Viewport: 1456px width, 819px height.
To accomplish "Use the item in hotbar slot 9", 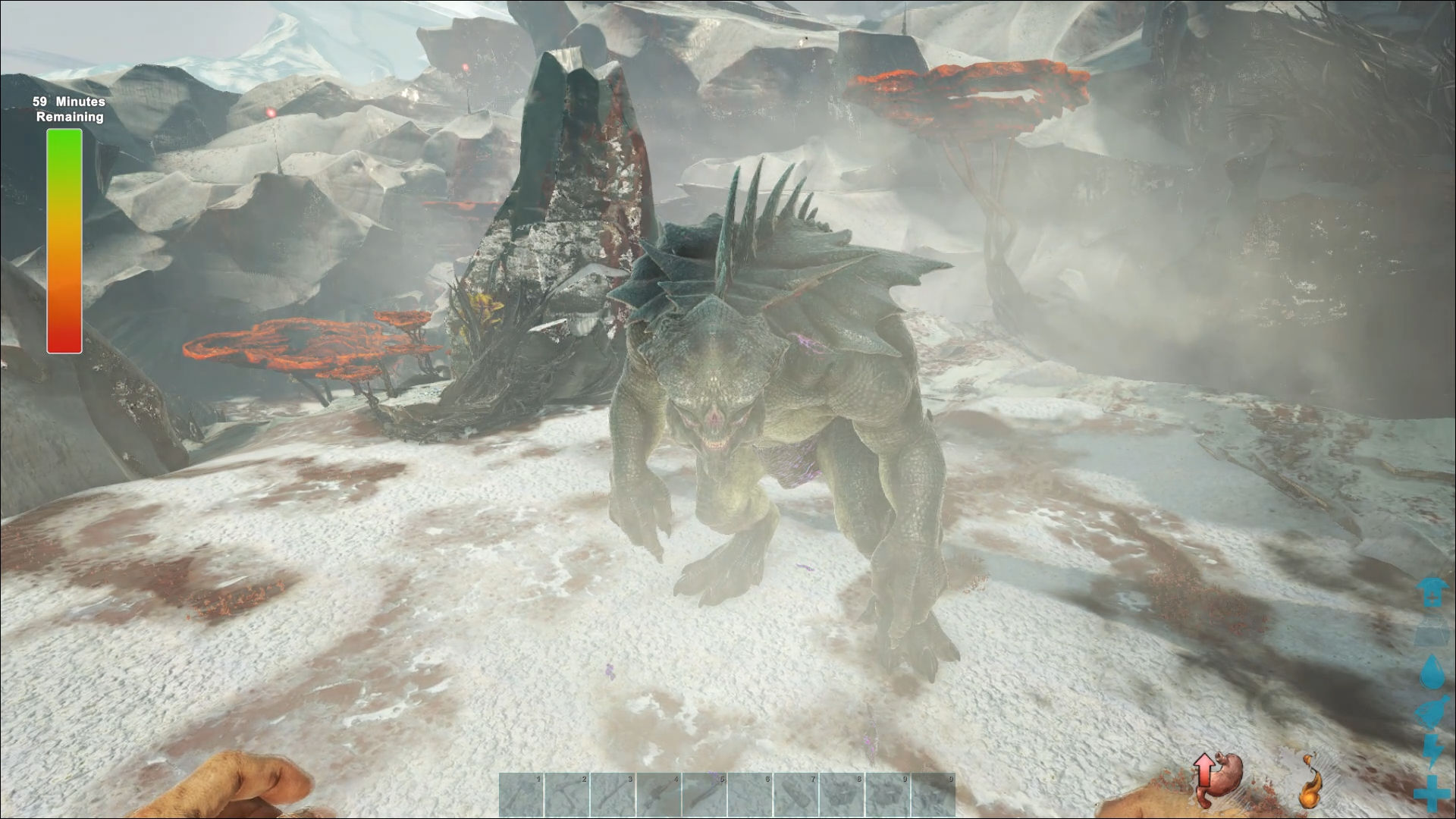I will pos(887,795).
